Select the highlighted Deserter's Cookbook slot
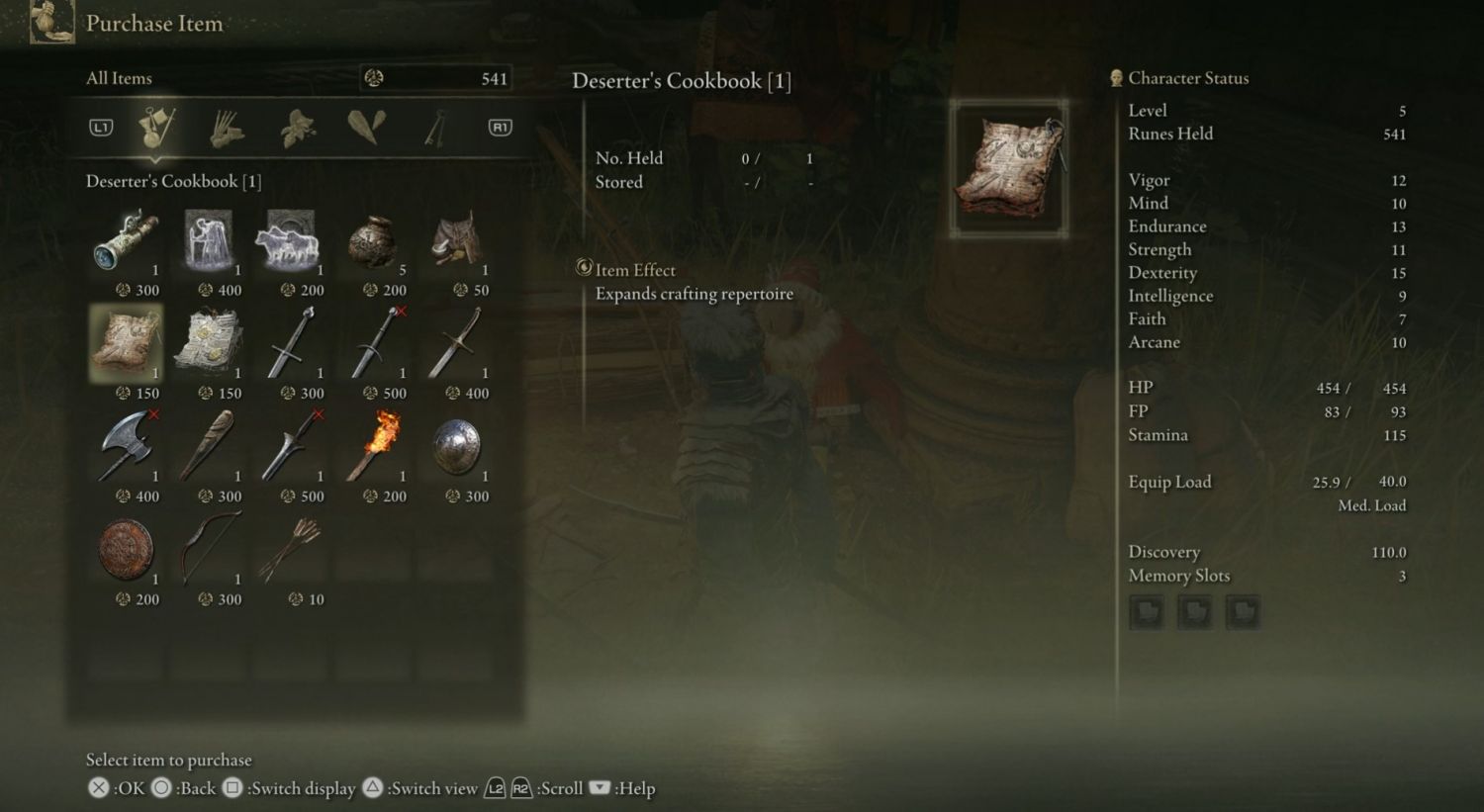 (x=127, y=344)
